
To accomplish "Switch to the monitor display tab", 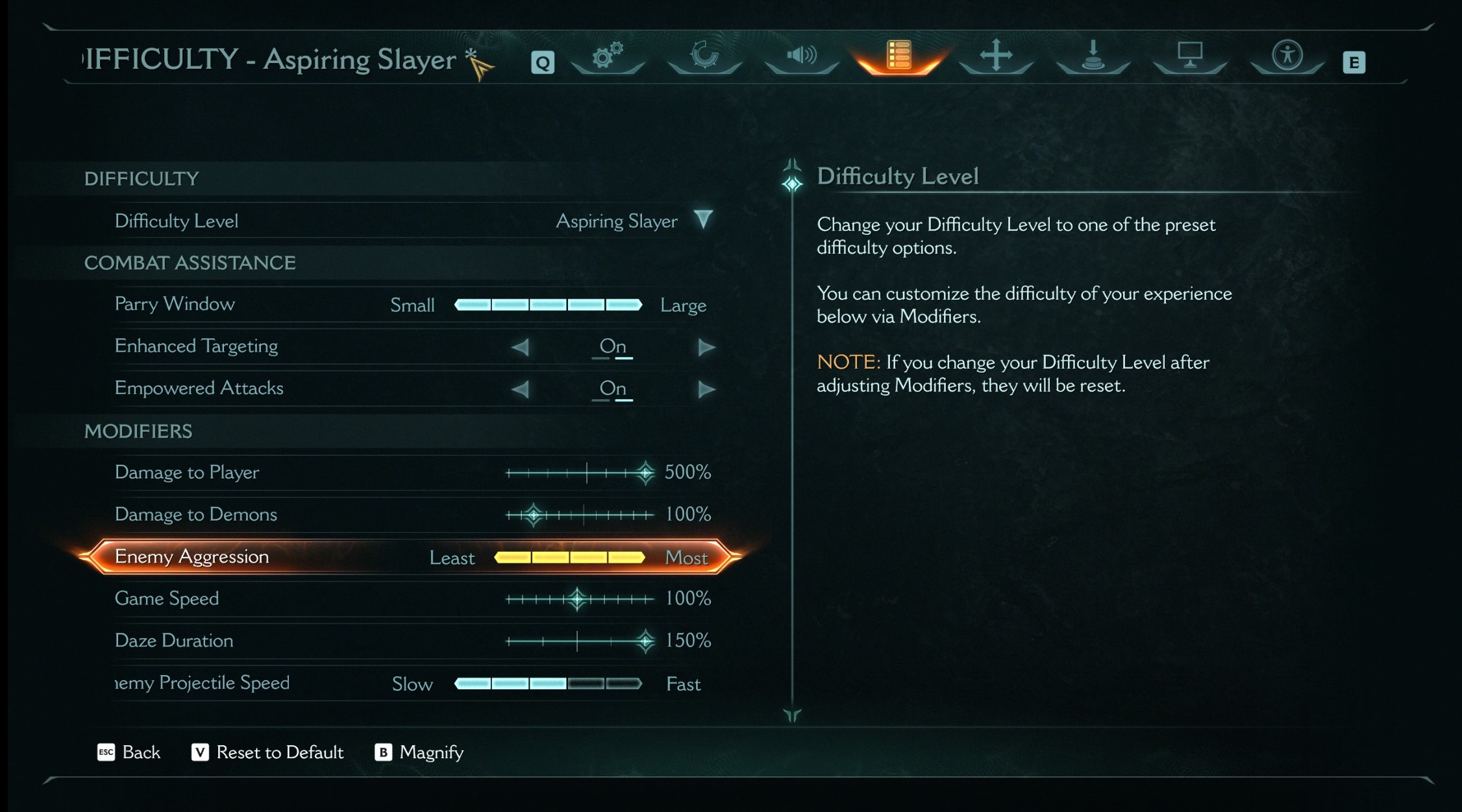I will (1189, 56).
